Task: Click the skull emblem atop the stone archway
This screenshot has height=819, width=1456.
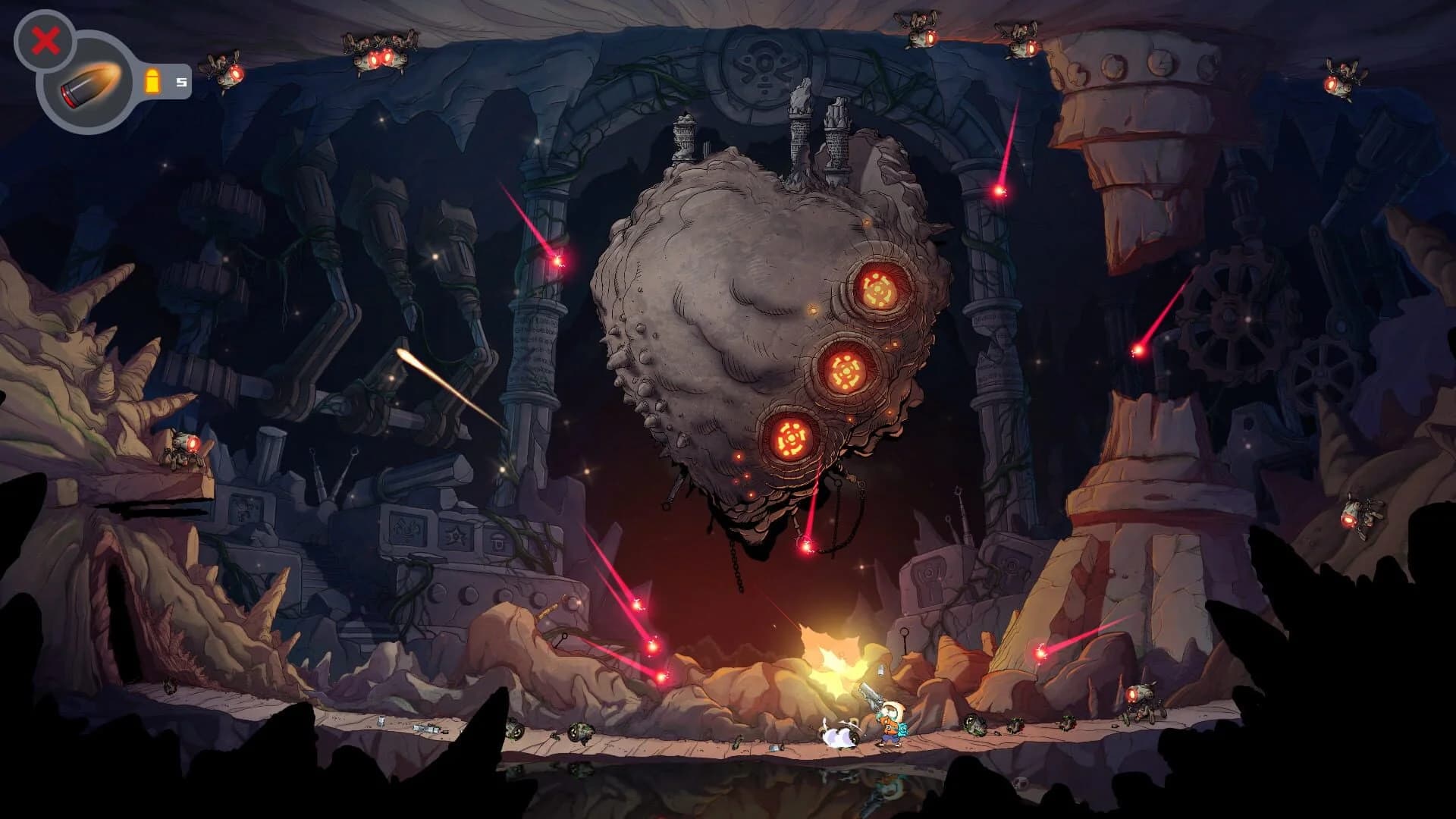Action: click(x=761, y=64)
